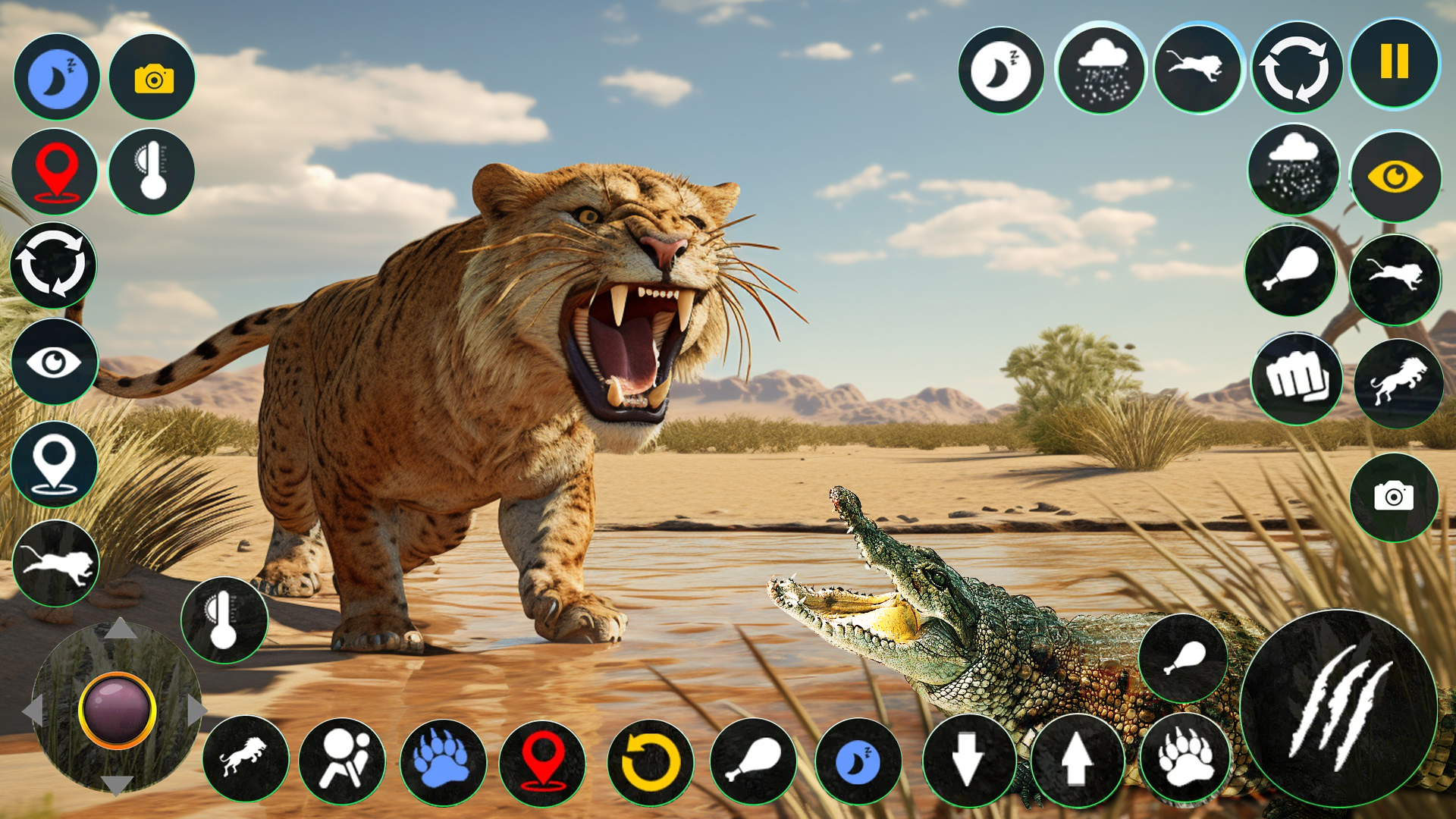1456x819 pixels.
Task: Toggle the eye camera view mode
Action: pos(1396,176)
